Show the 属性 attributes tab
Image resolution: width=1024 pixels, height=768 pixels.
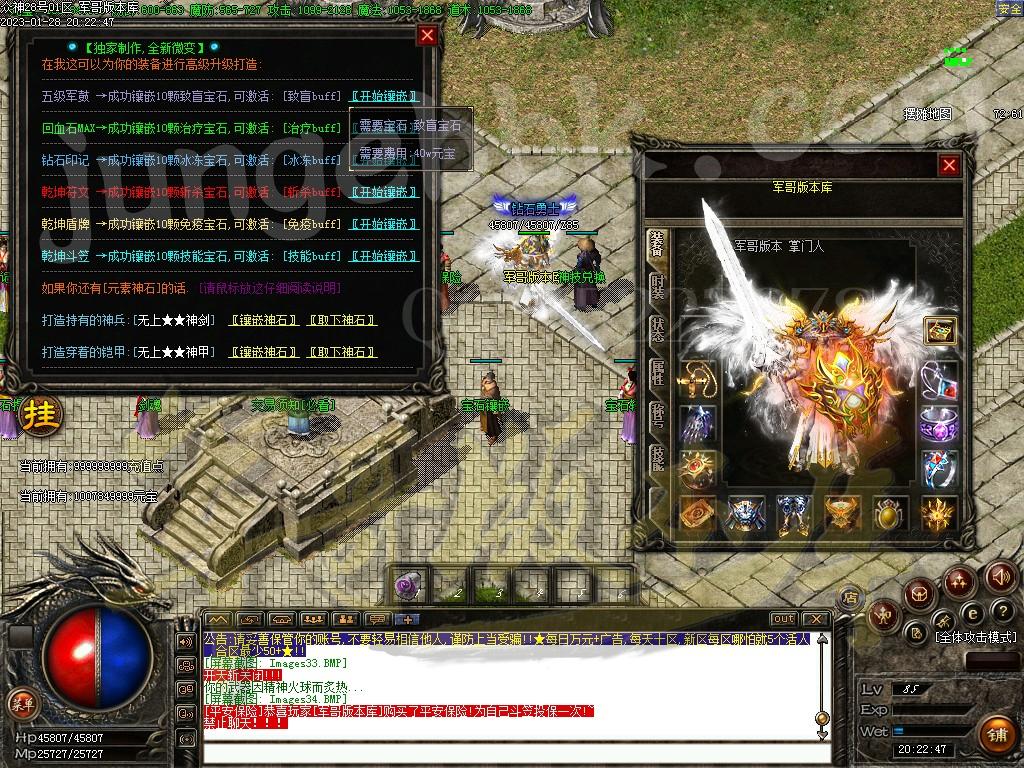point(657,373)
